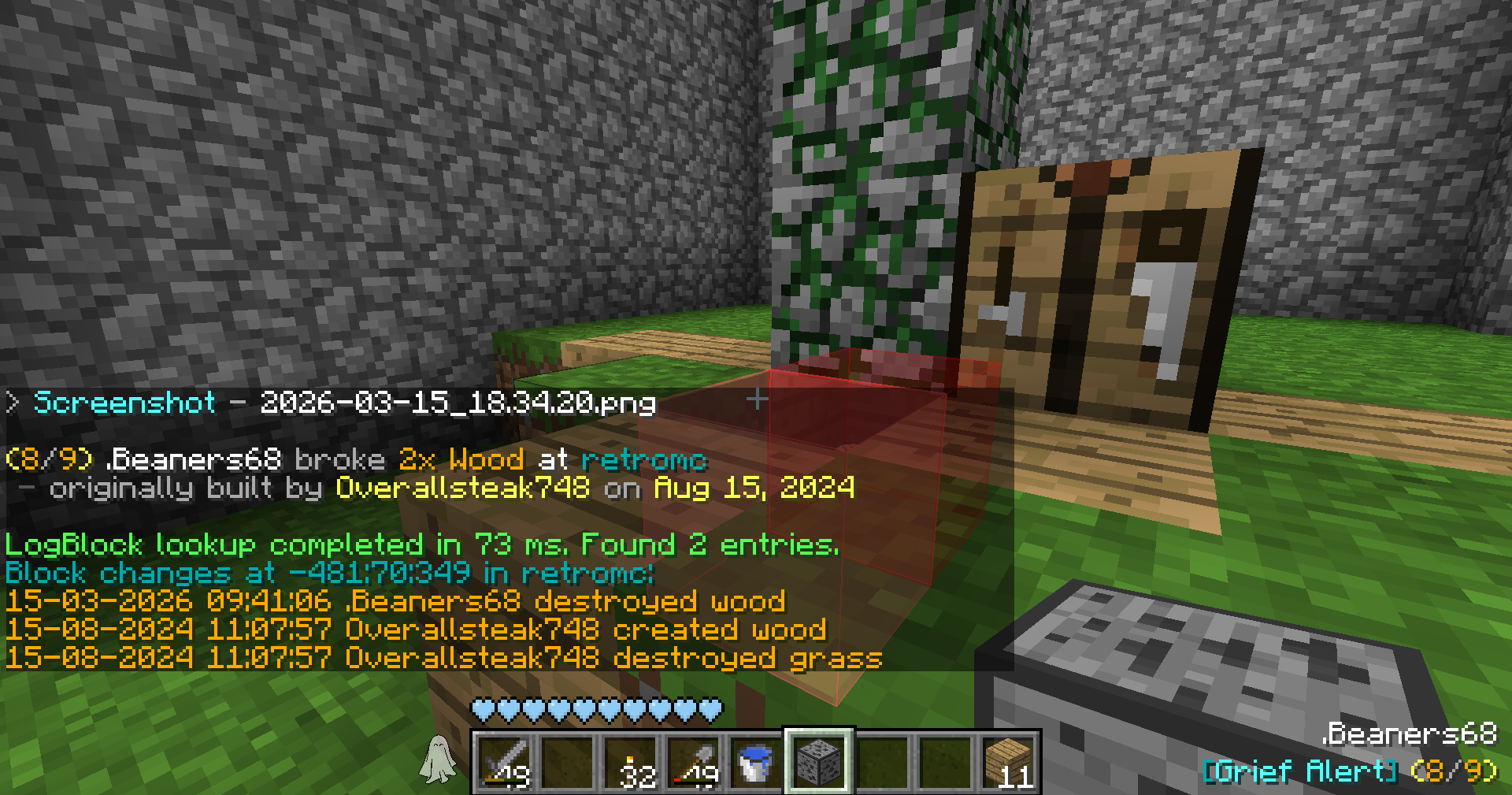Pick the water bucket slot
Viewport: 1512px width, 795px height.
tap(756, 762)
